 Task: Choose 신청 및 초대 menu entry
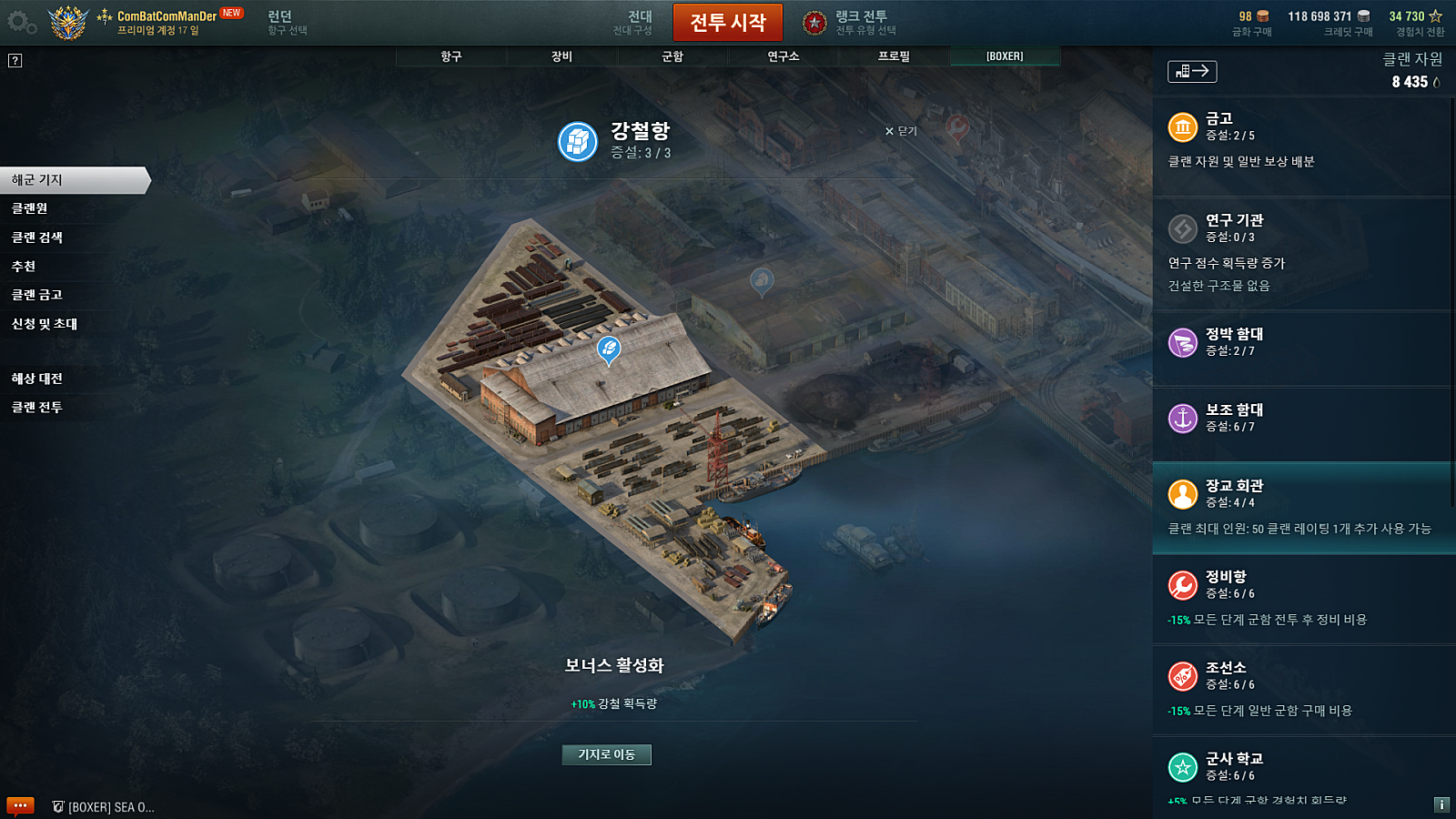45,324
